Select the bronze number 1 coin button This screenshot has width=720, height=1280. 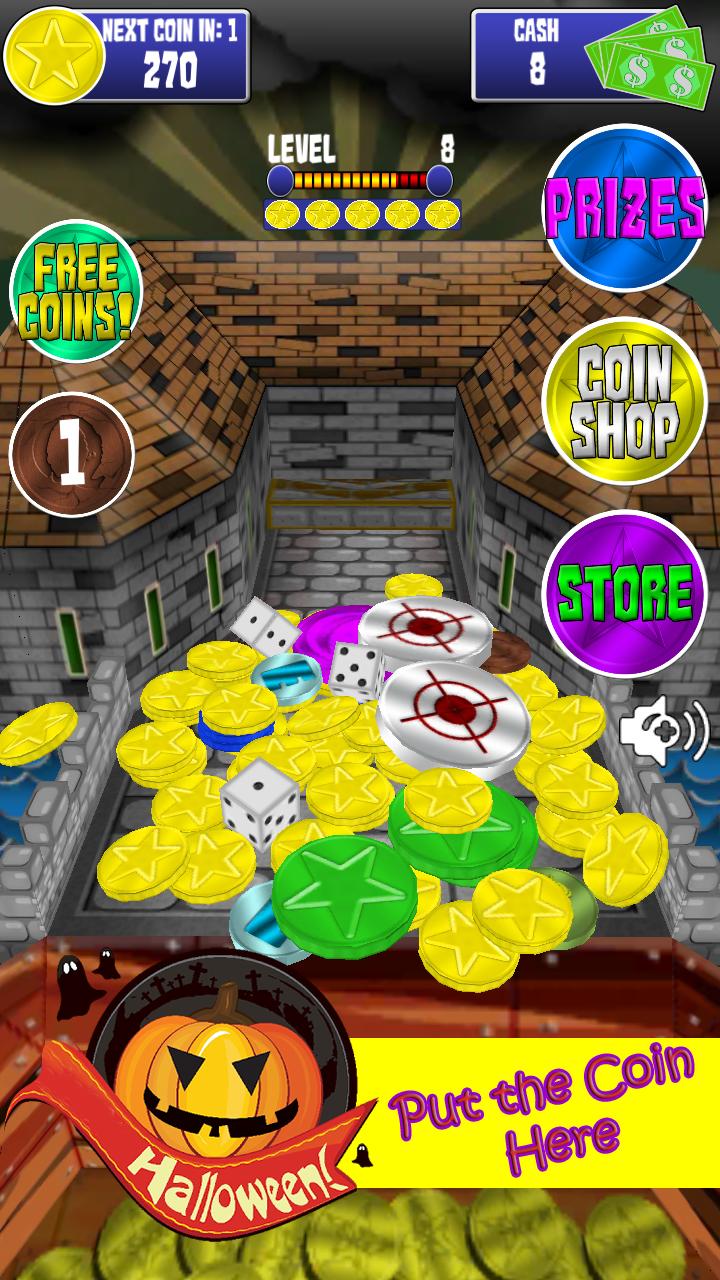[x=71, y=455]
